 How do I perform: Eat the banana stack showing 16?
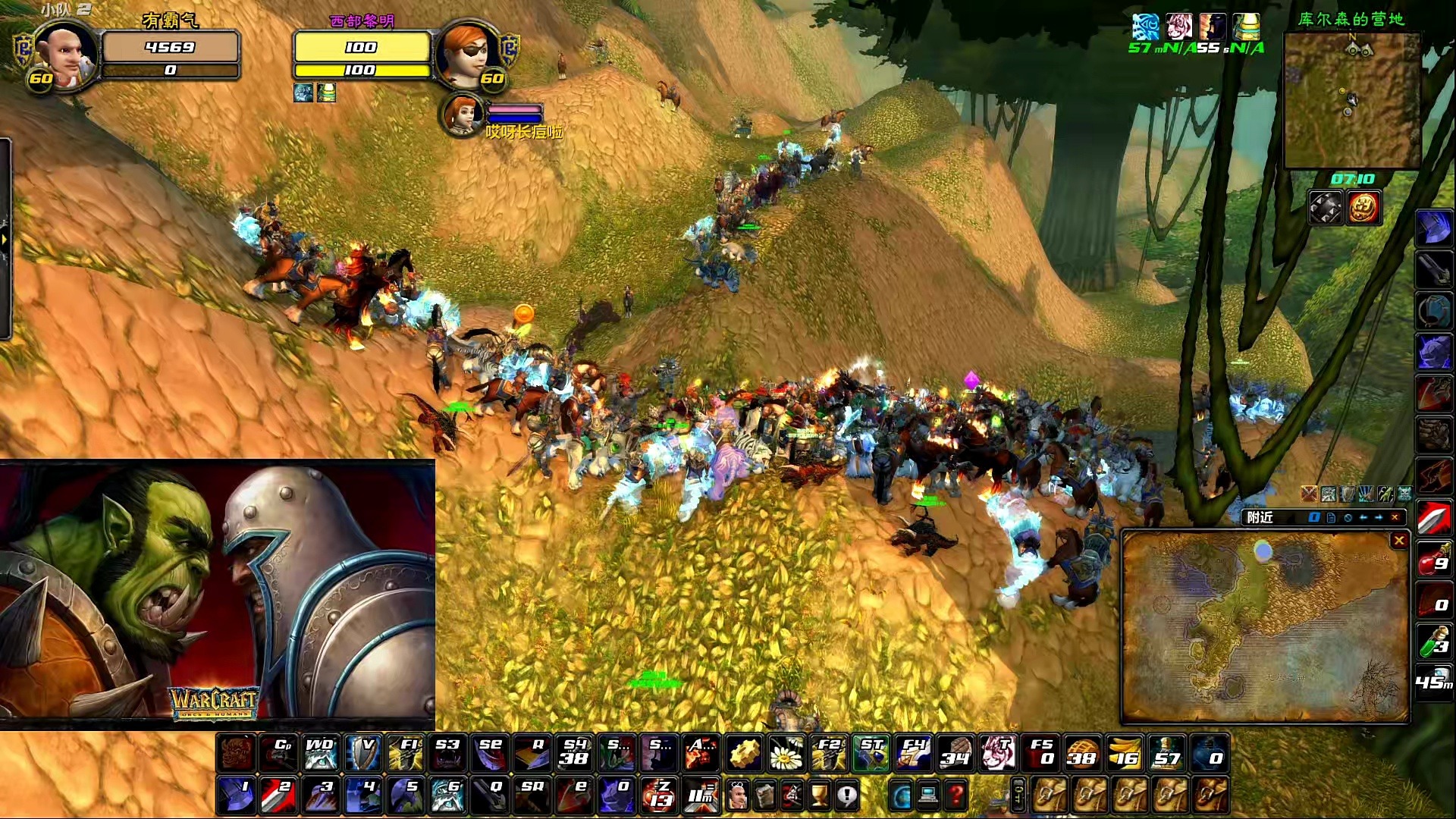pyautogui.click(x=1124, y=753)
